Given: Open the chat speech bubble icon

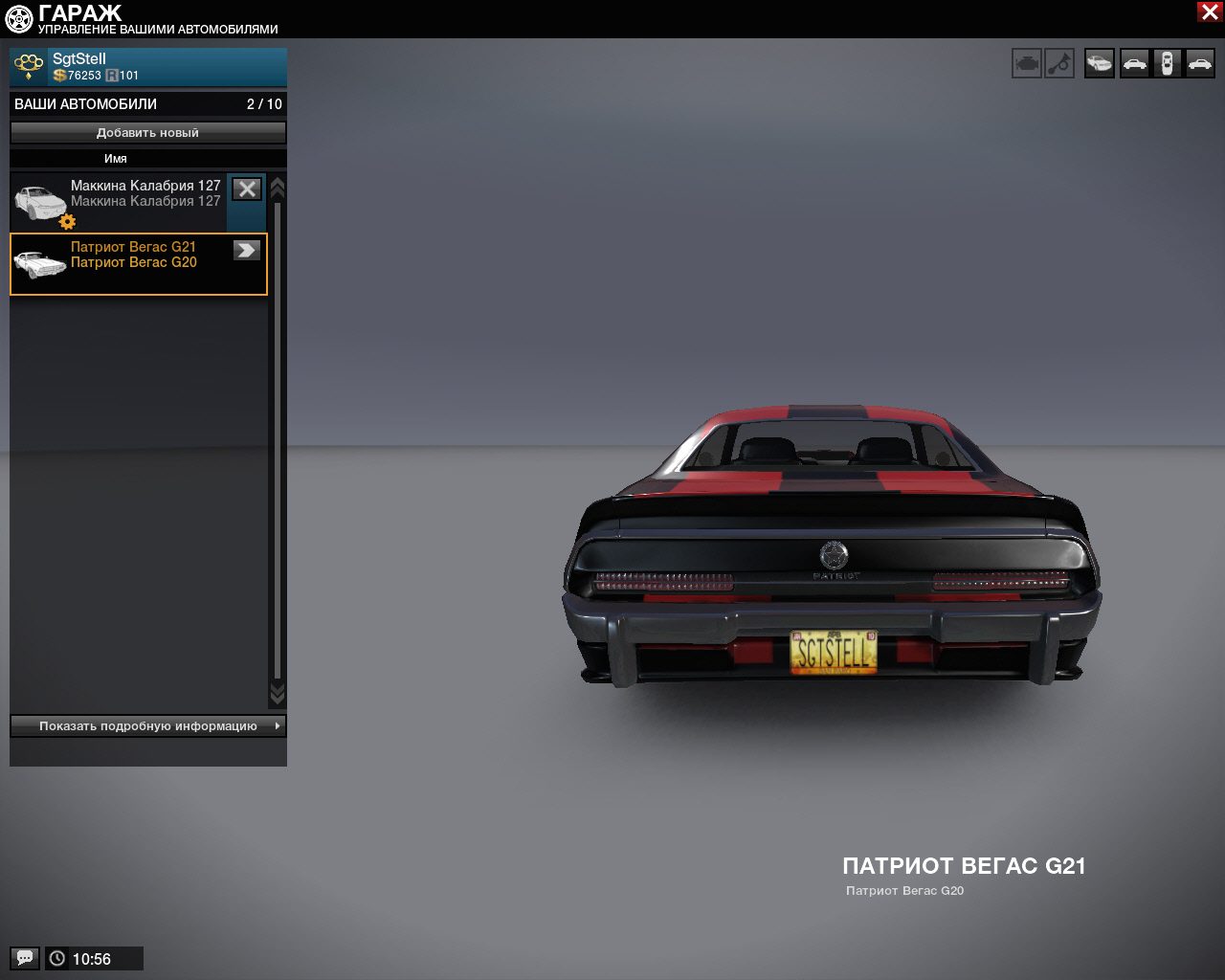Looking at the screenshot, I should tap(25, 958).
